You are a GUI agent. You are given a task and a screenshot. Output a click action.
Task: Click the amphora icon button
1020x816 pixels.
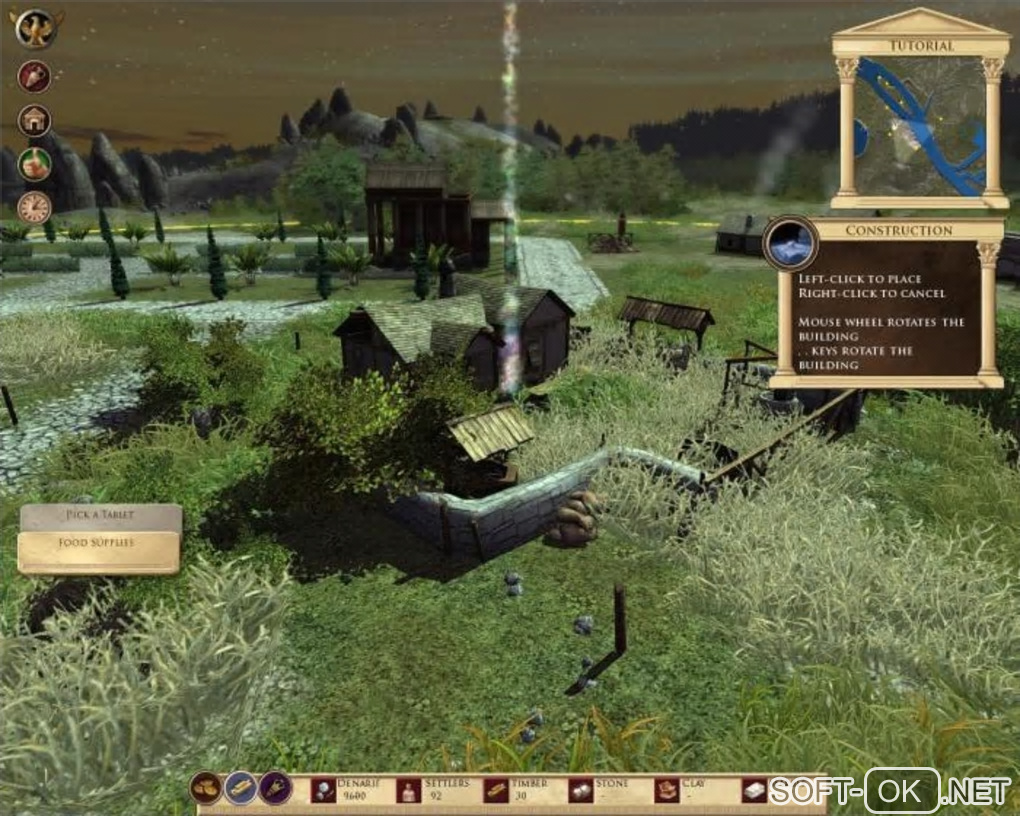(x=34, y=76)
